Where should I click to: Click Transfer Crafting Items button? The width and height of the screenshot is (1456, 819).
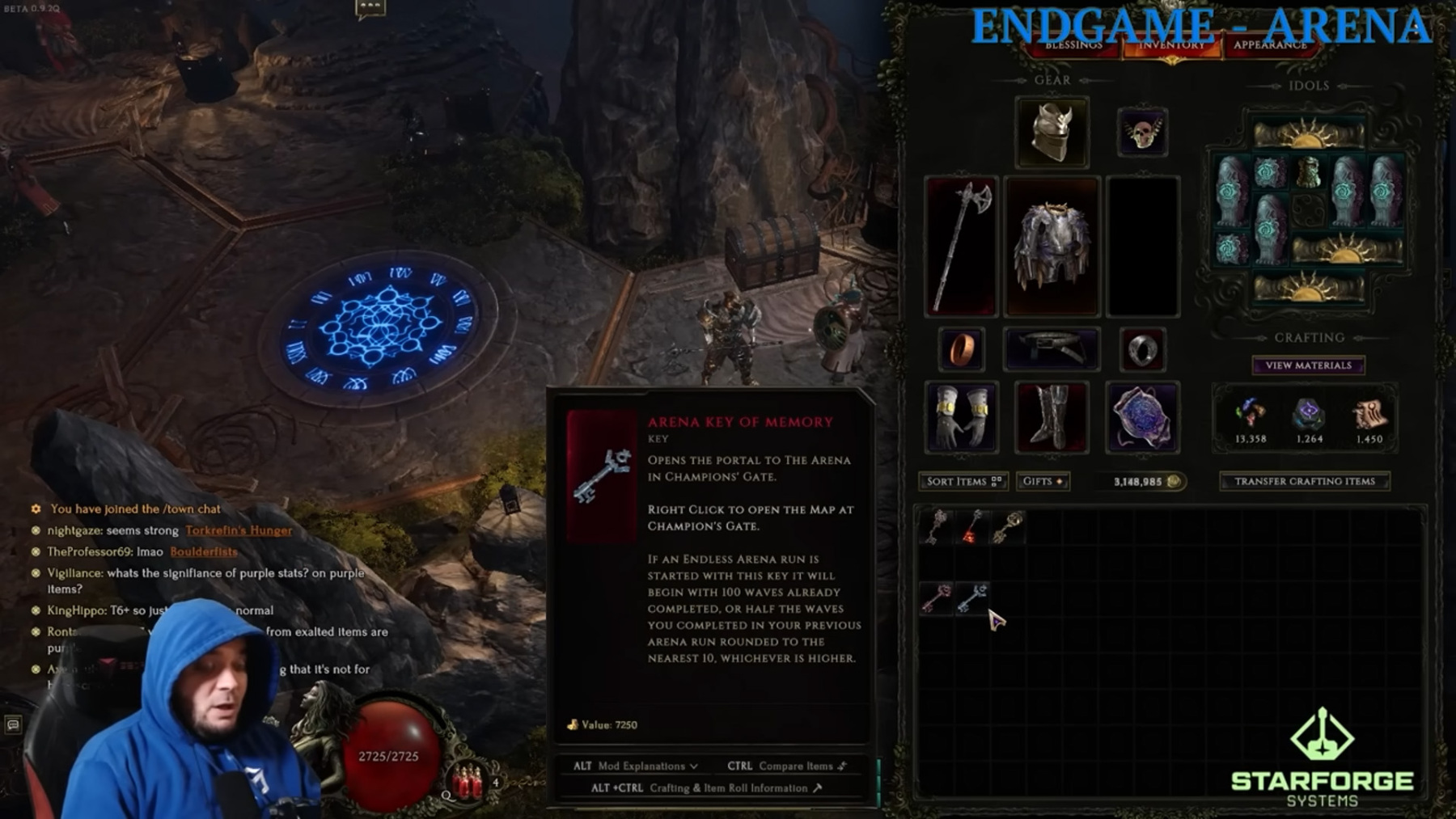pos(1304,481)
